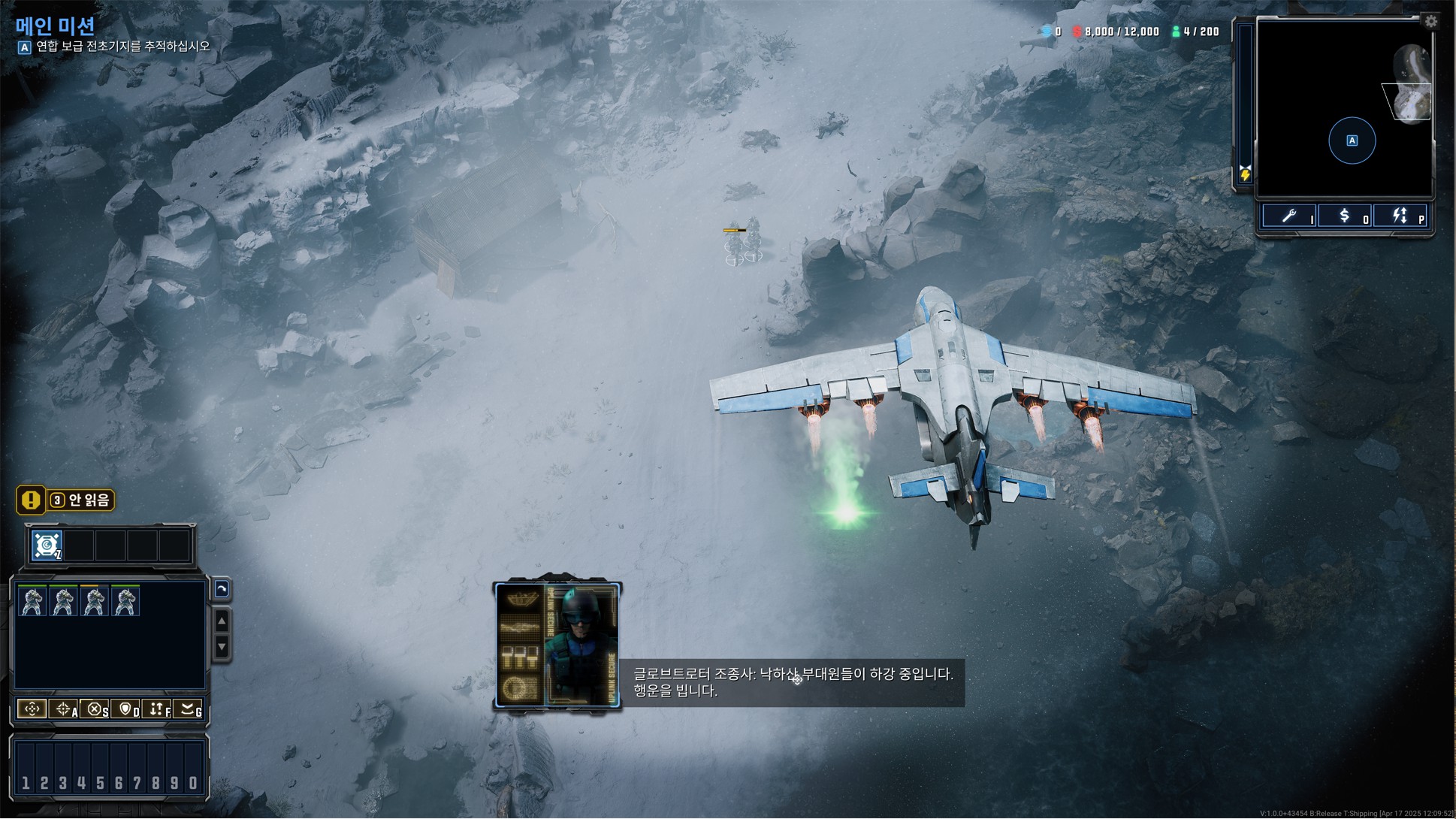Activate the wrench repair button
Image resolution: width=1456 pixels, height=819 pixels.
click(1289, 216)
